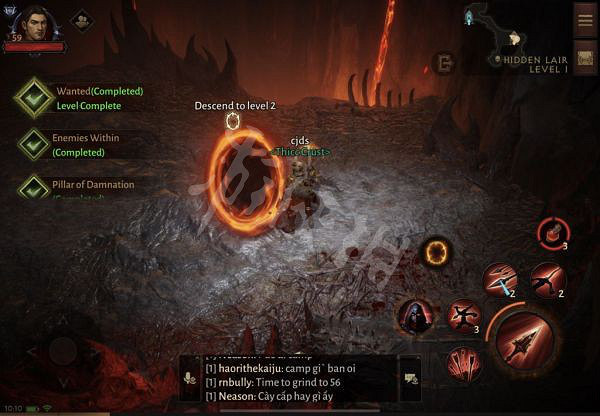Viewport: 600px width, 416px height.
Task: Open the inventory bag button
Action: coord(585,60)
